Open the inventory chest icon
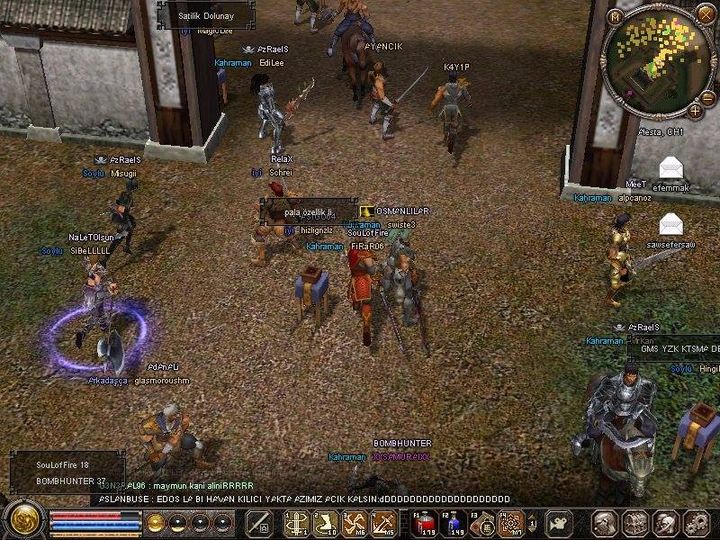The height and width of the screenshot is (540, 720). (x=635, y=523)
